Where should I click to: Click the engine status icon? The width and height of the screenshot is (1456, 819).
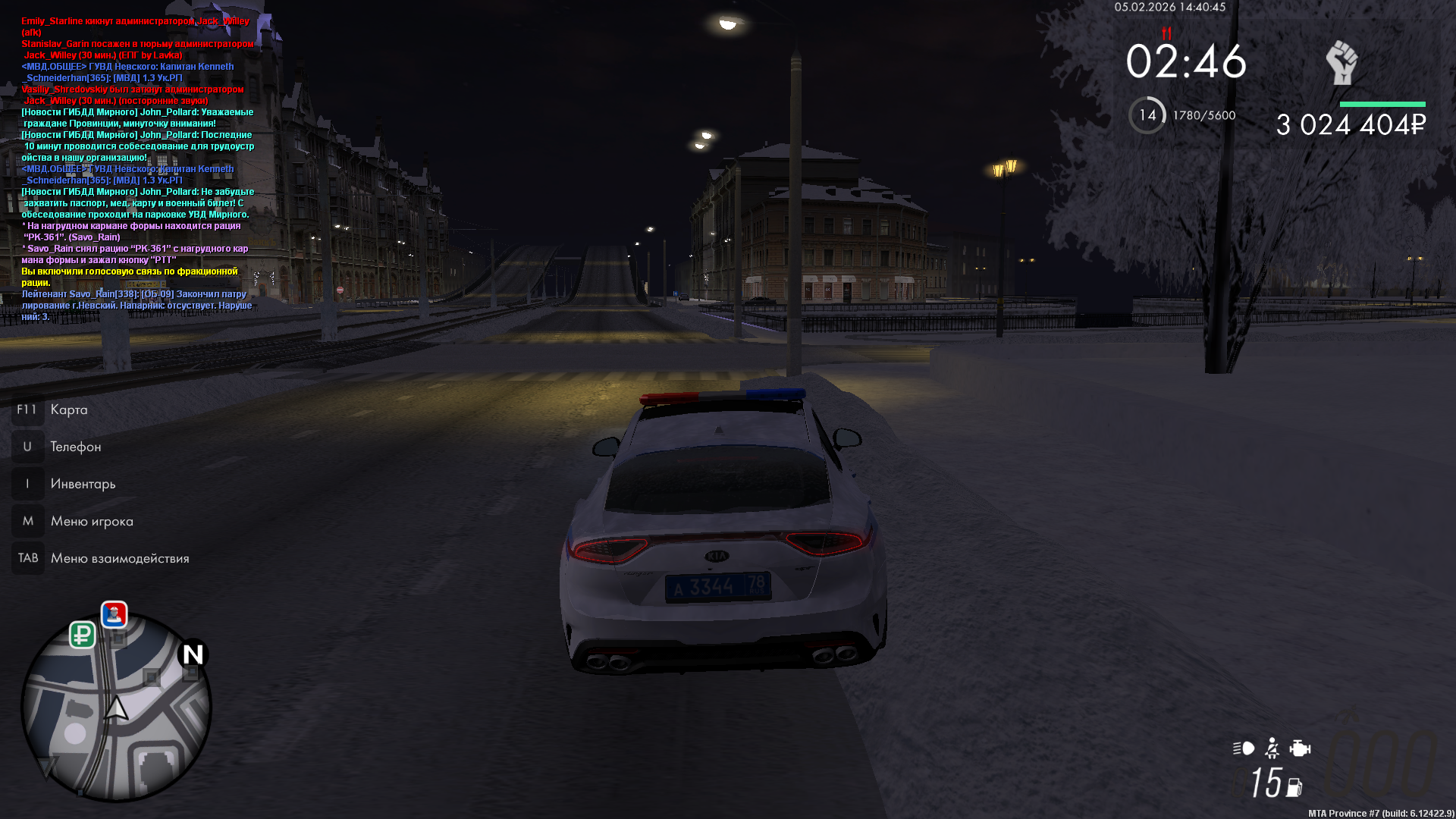(x=1300, y=748)
